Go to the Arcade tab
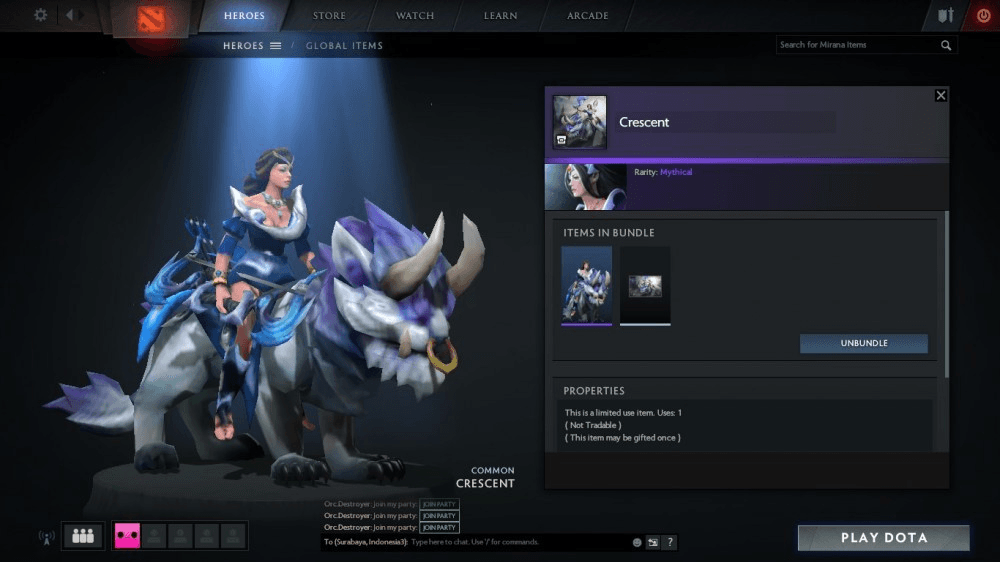This screenshot has width=1000, height=562. coord(588,16)
